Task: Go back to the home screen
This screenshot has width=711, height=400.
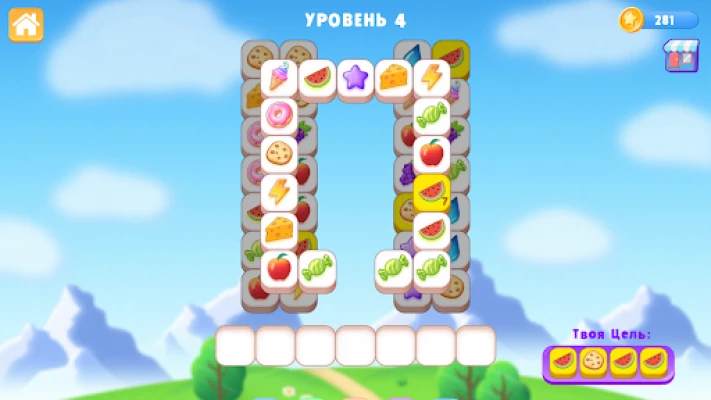Action: coord(26,25)
